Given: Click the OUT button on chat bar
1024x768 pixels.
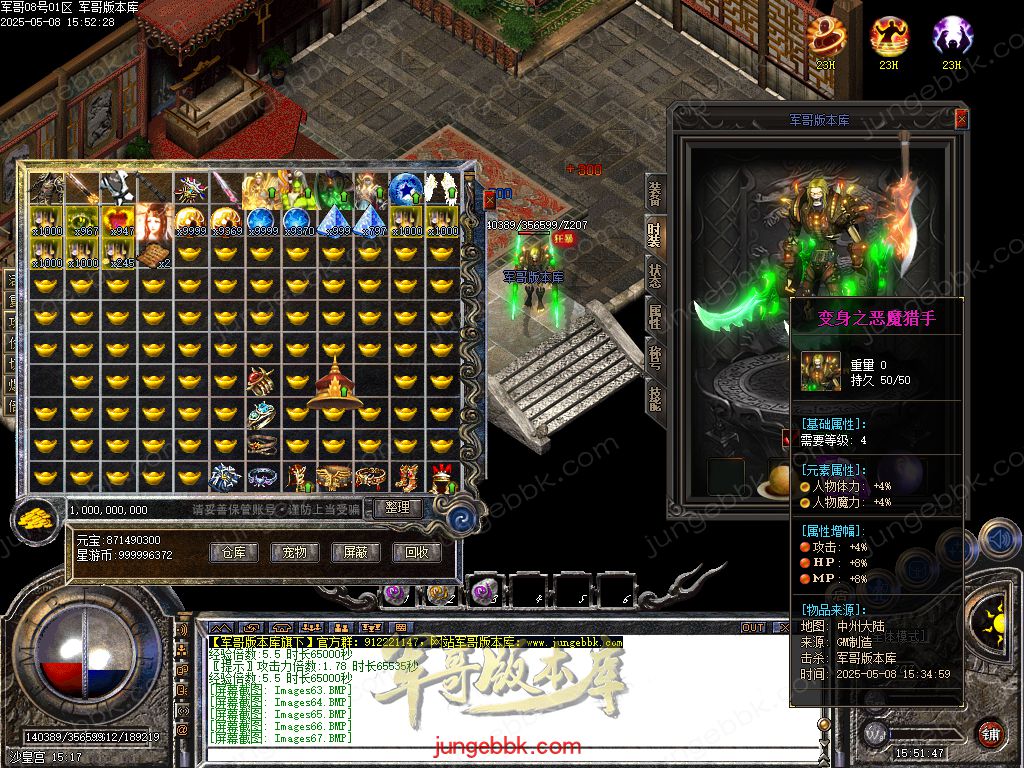Looking at the screenshot, I should 752,628.
